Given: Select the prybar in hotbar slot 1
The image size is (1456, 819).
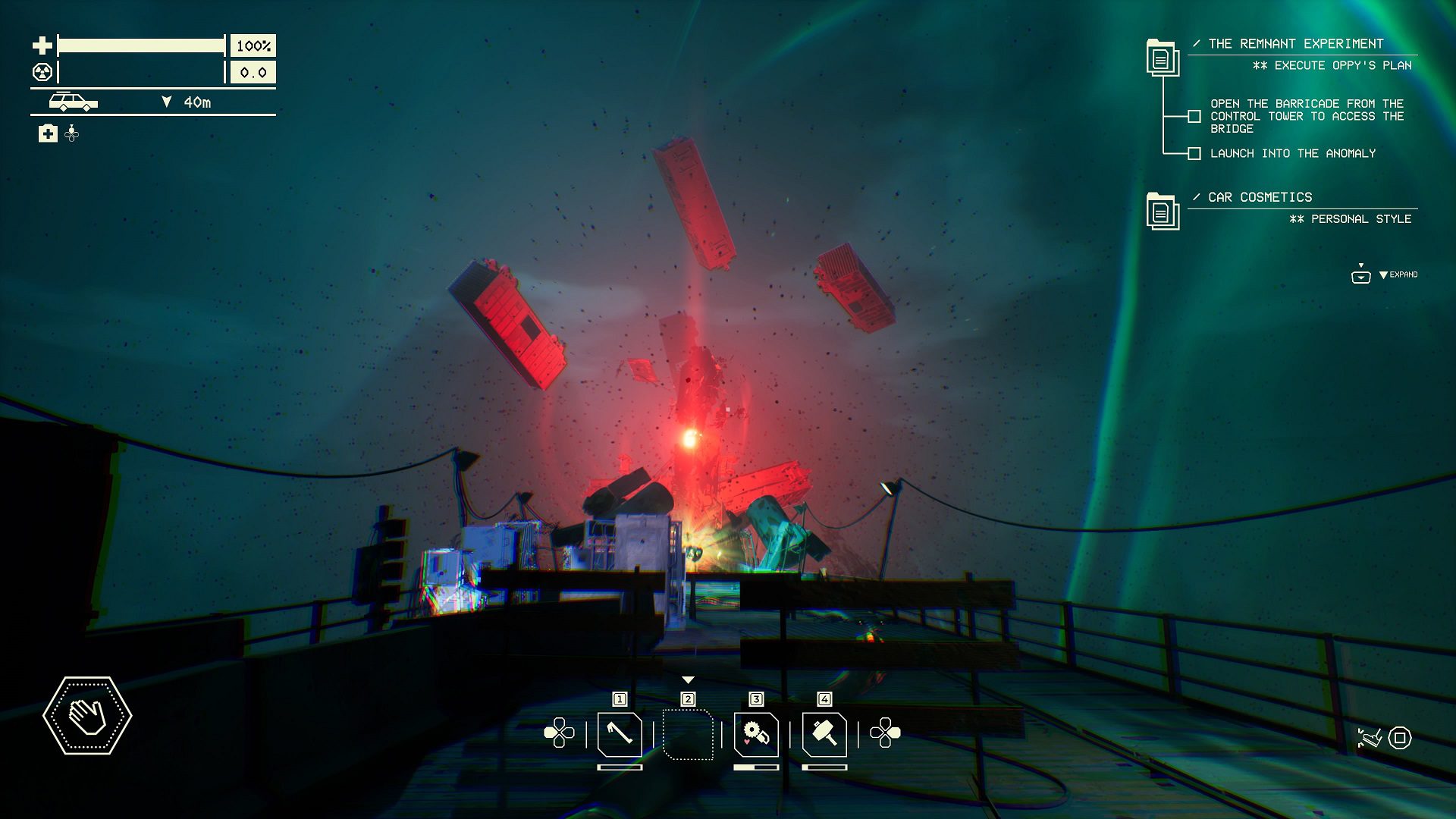Looking at the screenshot, I should 620,734.
